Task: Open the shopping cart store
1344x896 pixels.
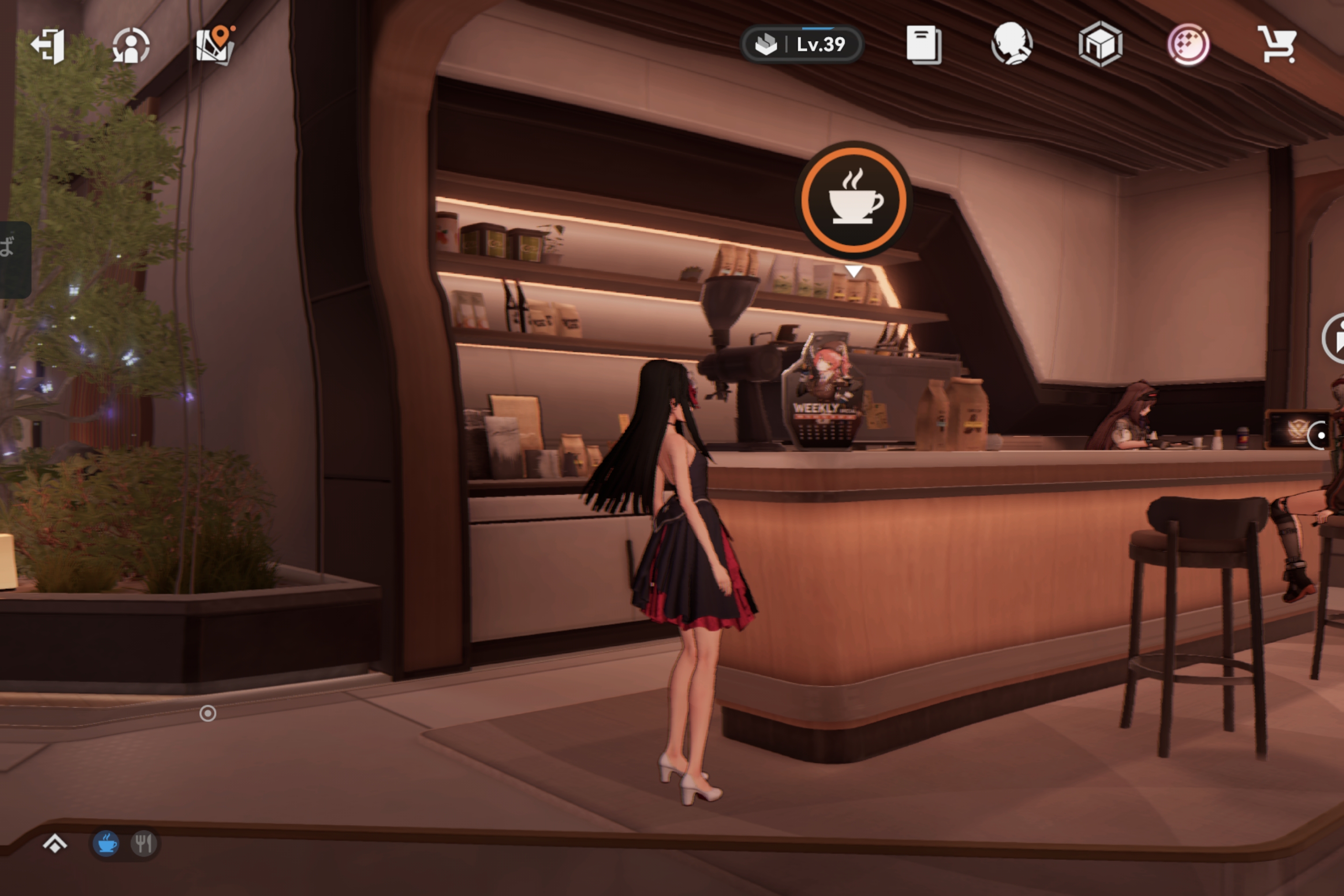Action: coord(1277,45)
